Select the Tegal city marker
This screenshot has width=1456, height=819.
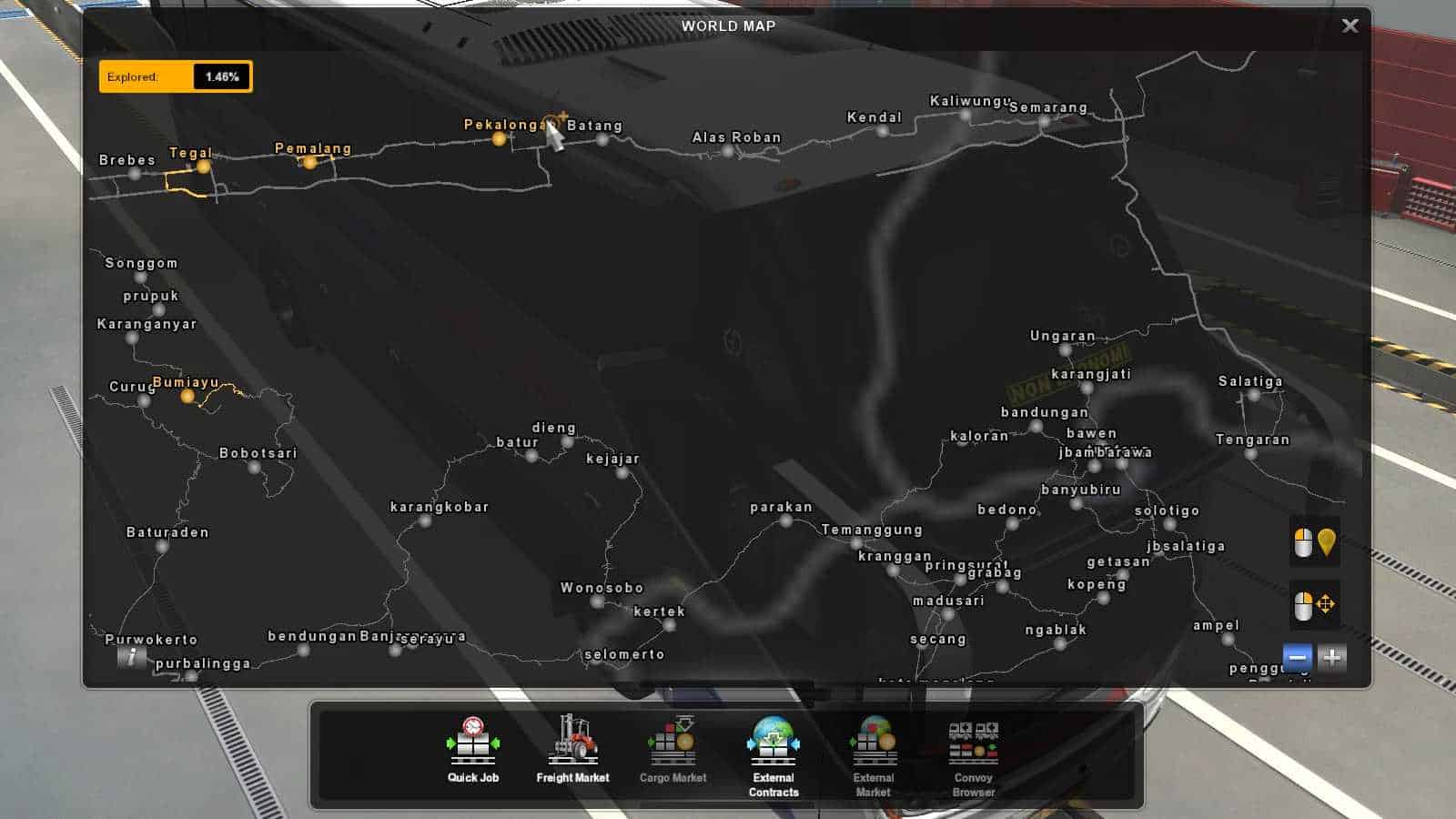point(204,167)
